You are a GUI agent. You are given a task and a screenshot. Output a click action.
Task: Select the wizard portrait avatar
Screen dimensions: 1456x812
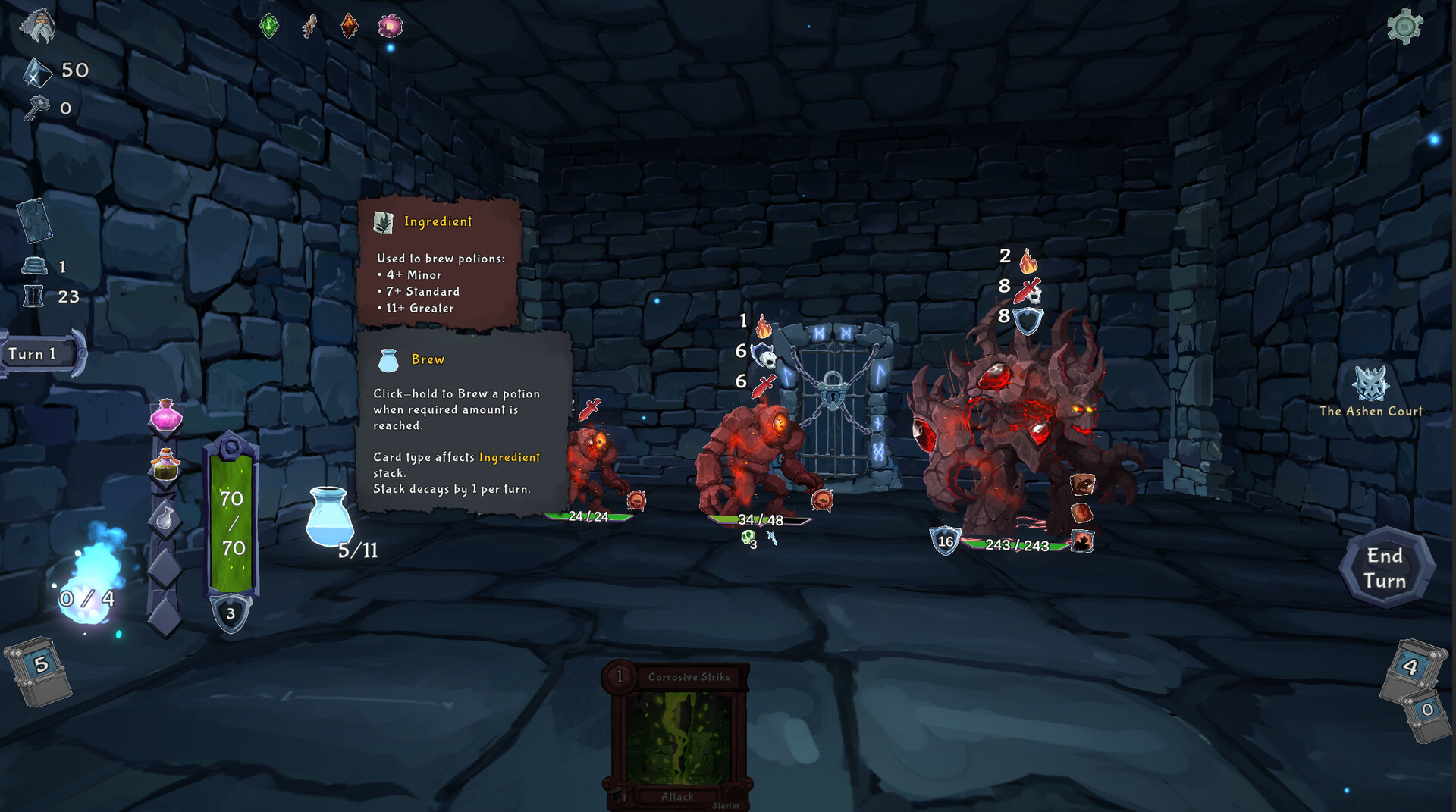coord(36,26)
